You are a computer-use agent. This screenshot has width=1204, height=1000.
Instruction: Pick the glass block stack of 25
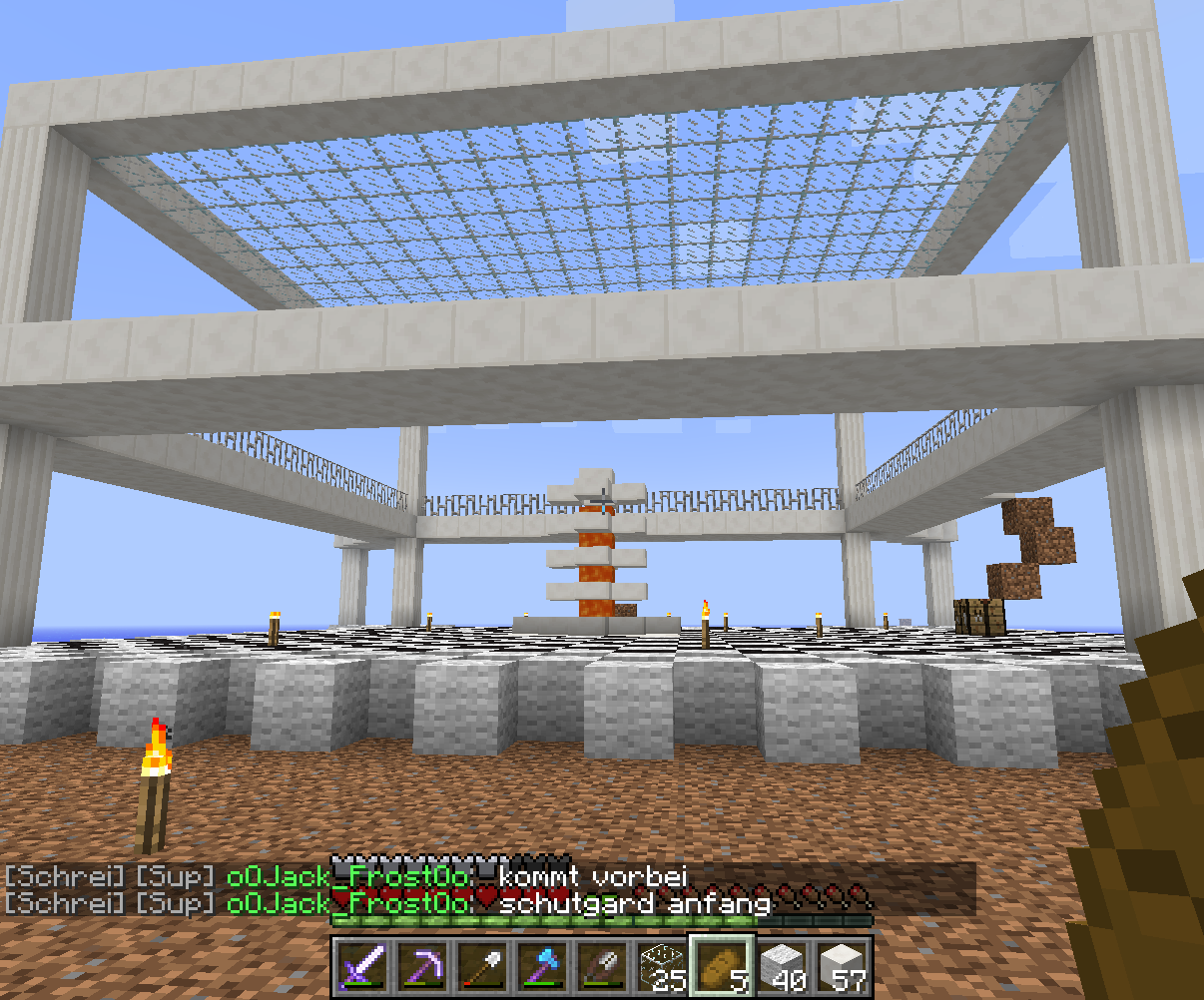(663, 966)
